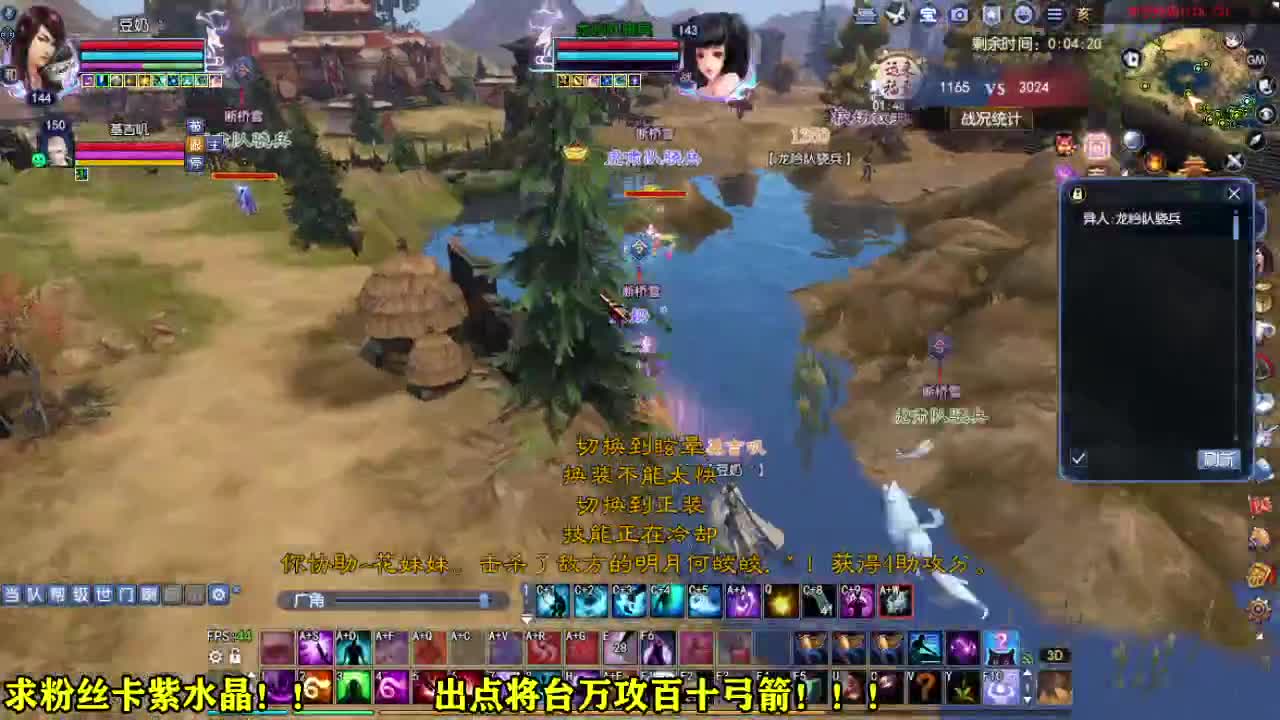Click the globe icon in the top toolbar
Image resolution: width=1280 pixels, height=720 pixels.
[1021, 15]
